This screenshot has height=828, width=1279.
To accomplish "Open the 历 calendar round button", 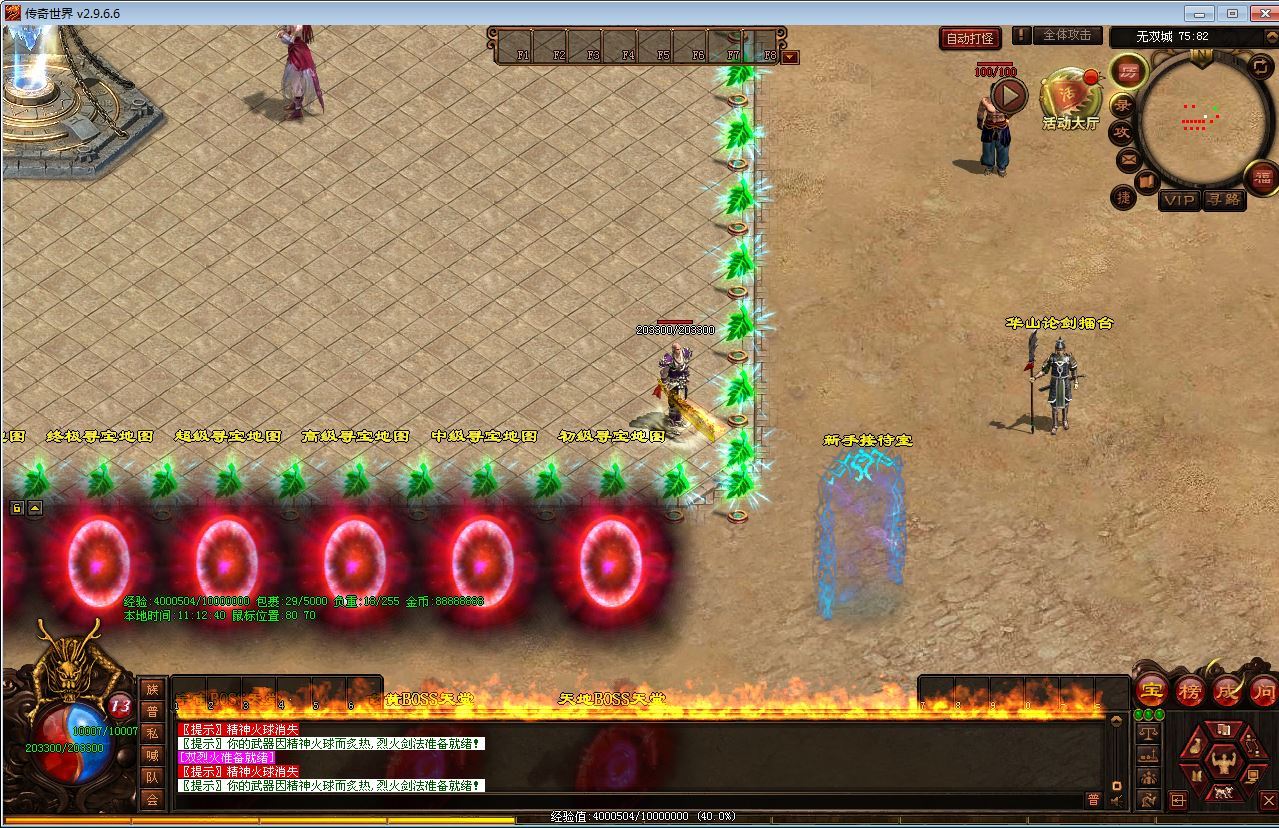I will click(x=1129, y=72).
